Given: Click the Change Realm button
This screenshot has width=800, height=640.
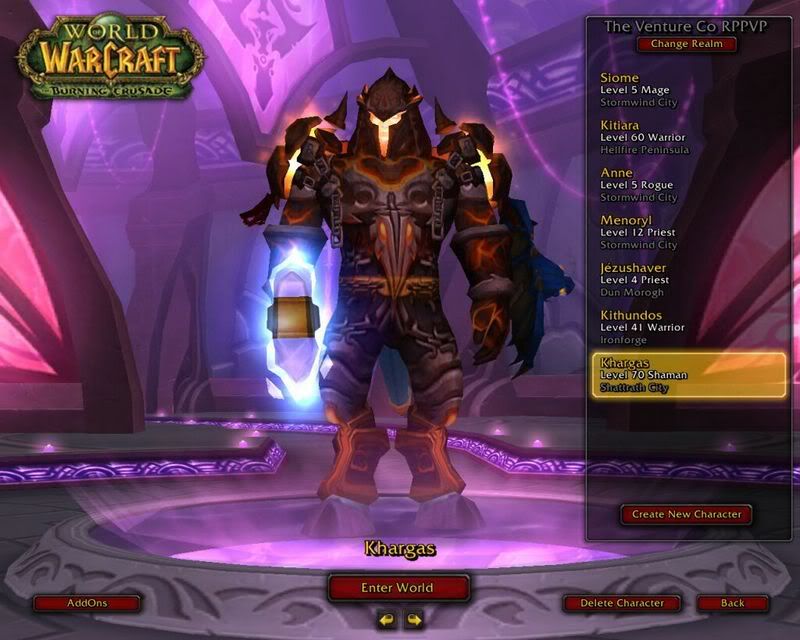Looking at the screenshot, I should tap(686, 44).
